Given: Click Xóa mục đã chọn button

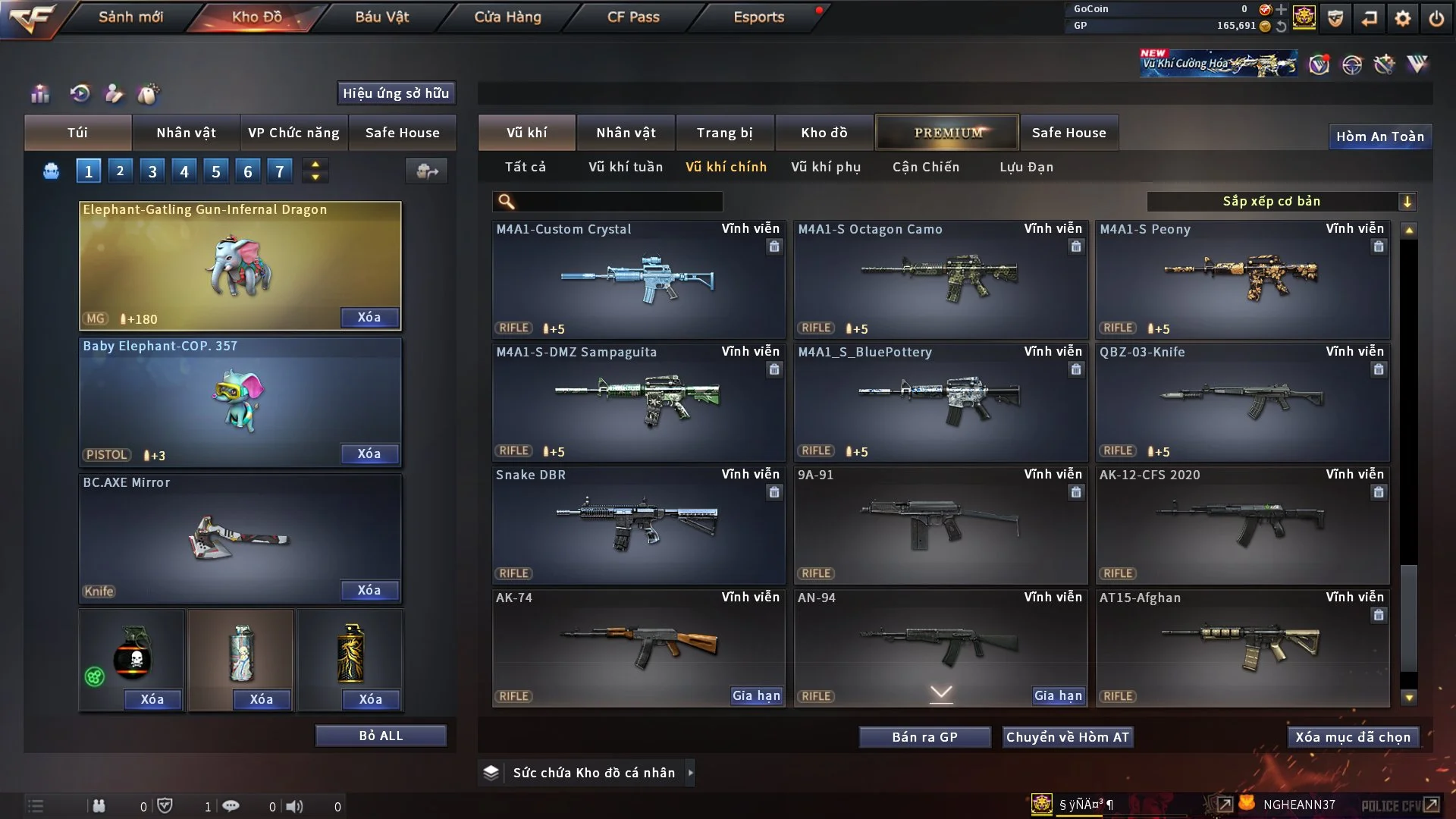Looking at the screenshot, I should (x=1352, y=737).
